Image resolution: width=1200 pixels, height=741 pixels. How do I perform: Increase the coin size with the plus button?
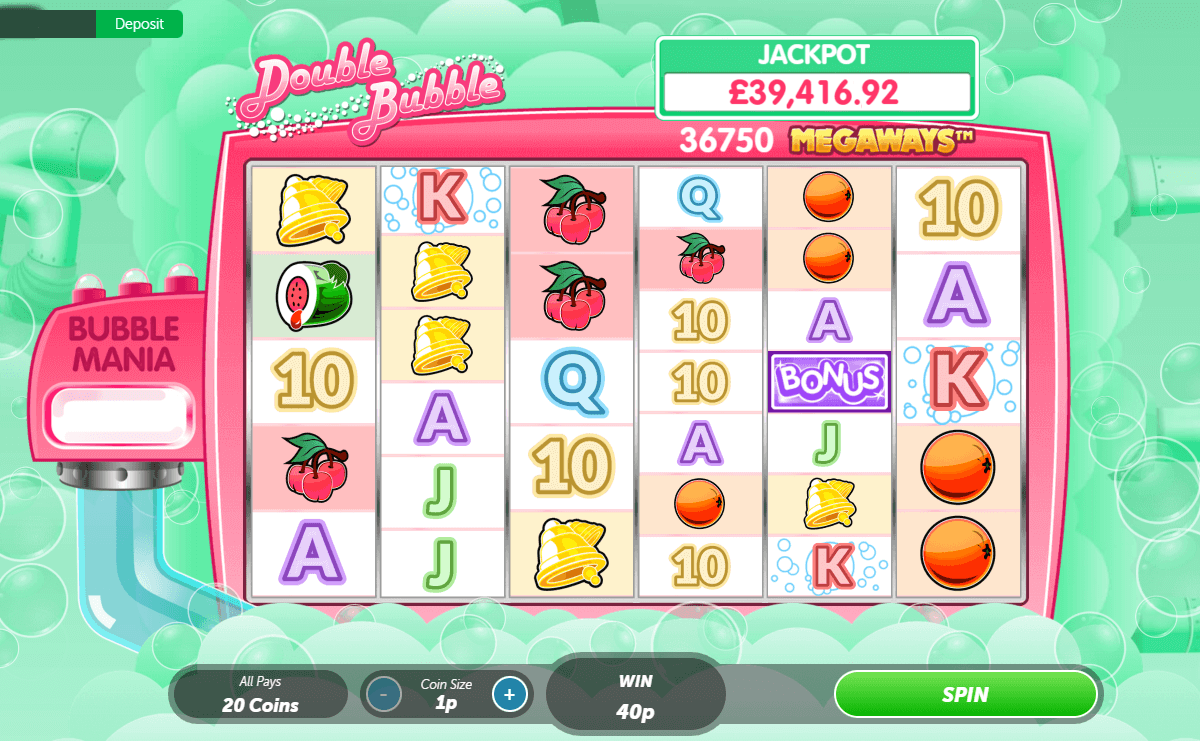pos(509,694)
